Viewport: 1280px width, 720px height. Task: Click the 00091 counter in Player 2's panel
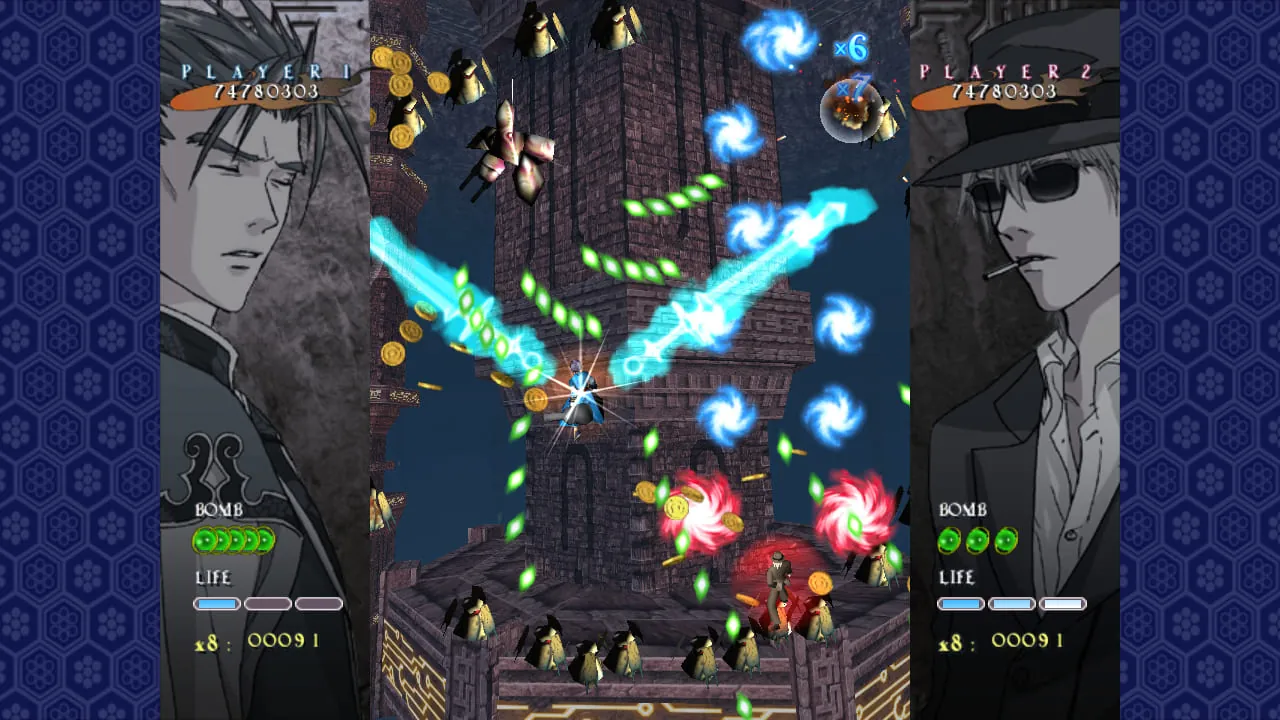[x=1025, y=640]
